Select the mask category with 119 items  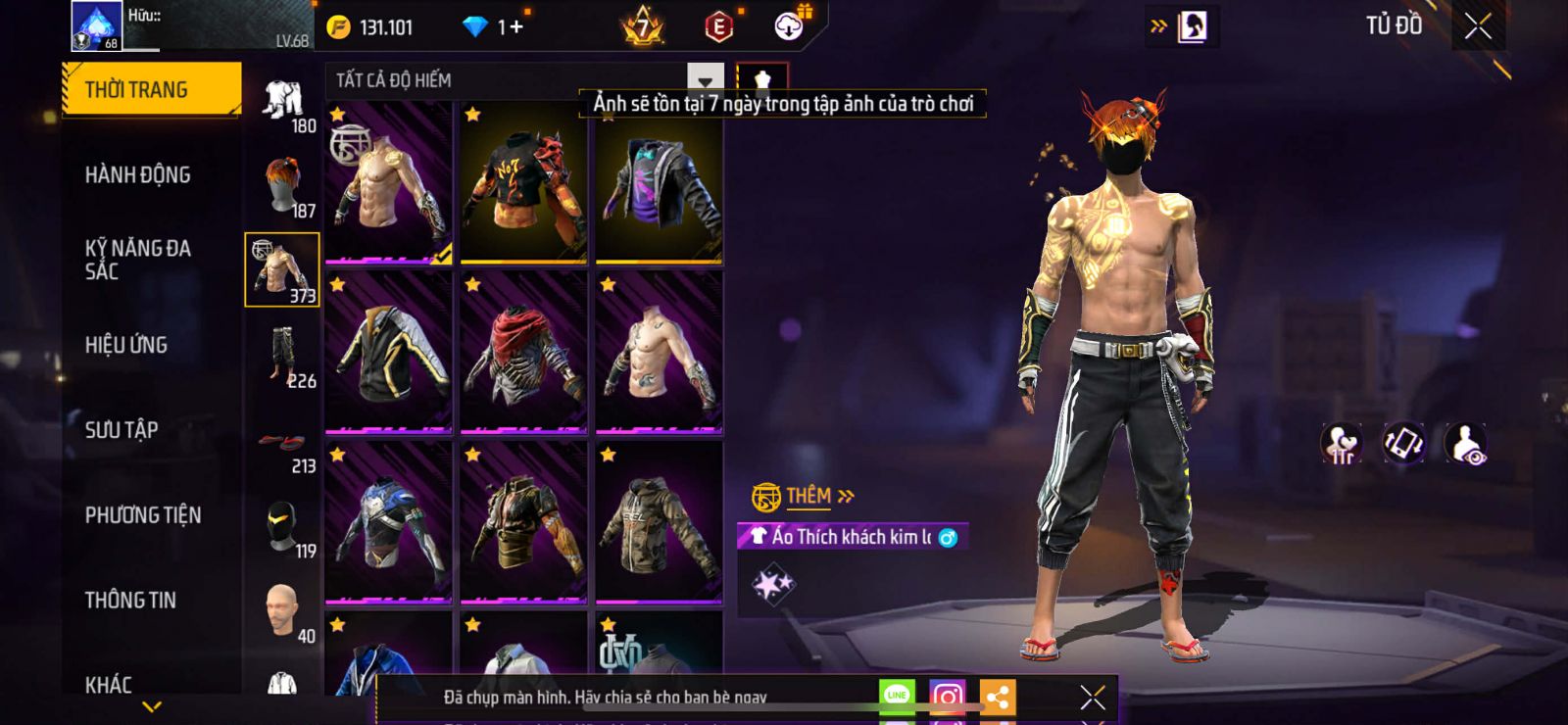coord(283,529)
